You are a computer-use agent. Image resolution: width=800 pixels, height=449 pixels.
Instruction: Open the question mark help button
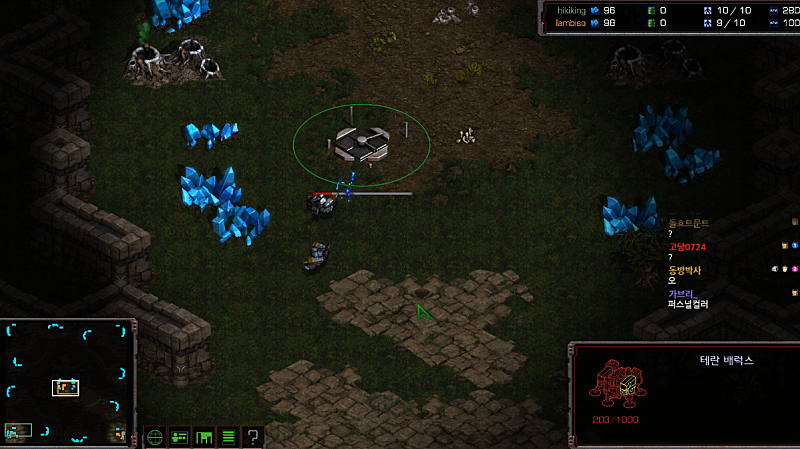click(253, 437)
